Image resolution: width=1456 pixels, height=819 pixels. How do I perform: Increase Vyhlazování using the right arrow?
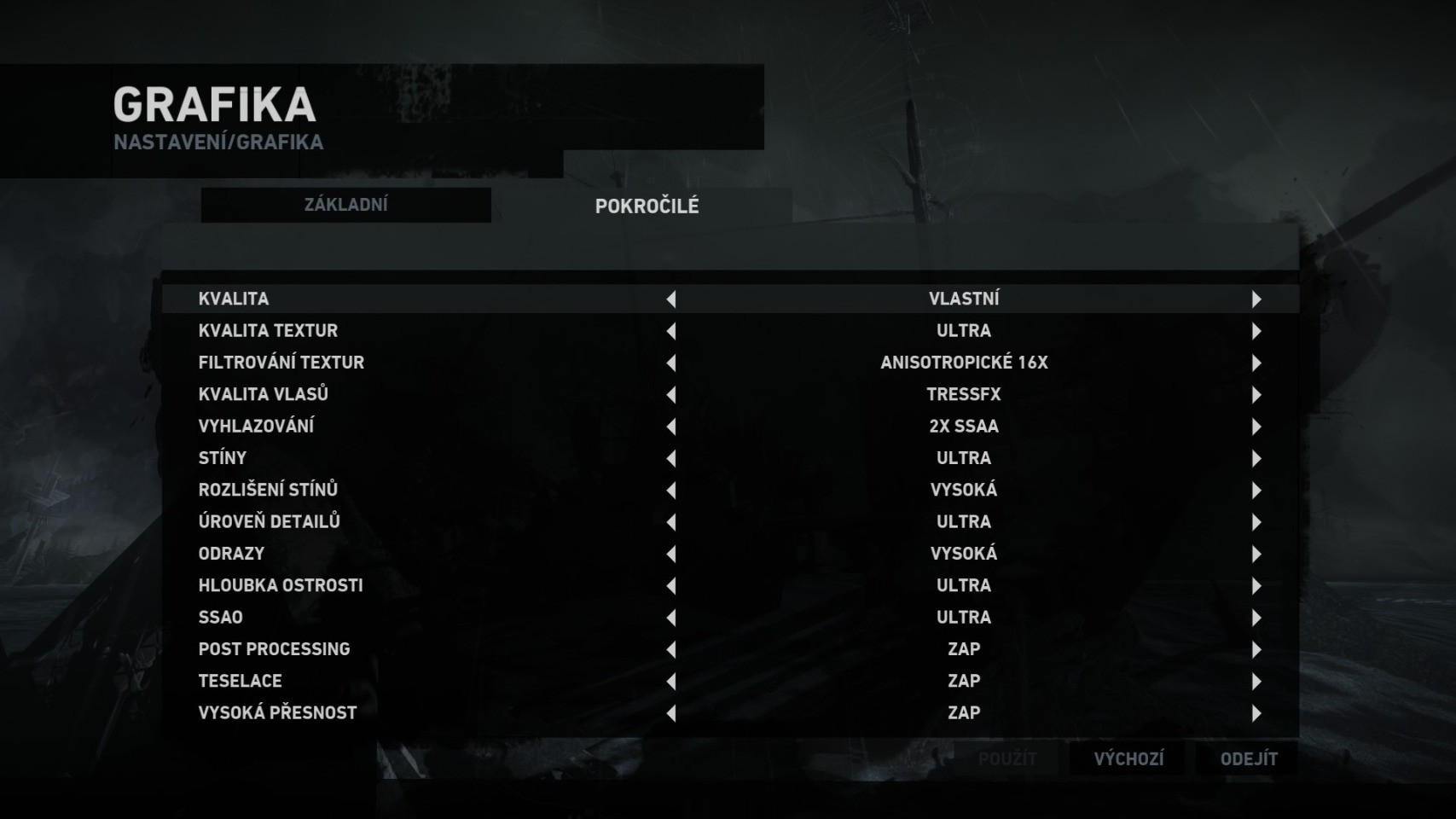[x=1256, y=427]
